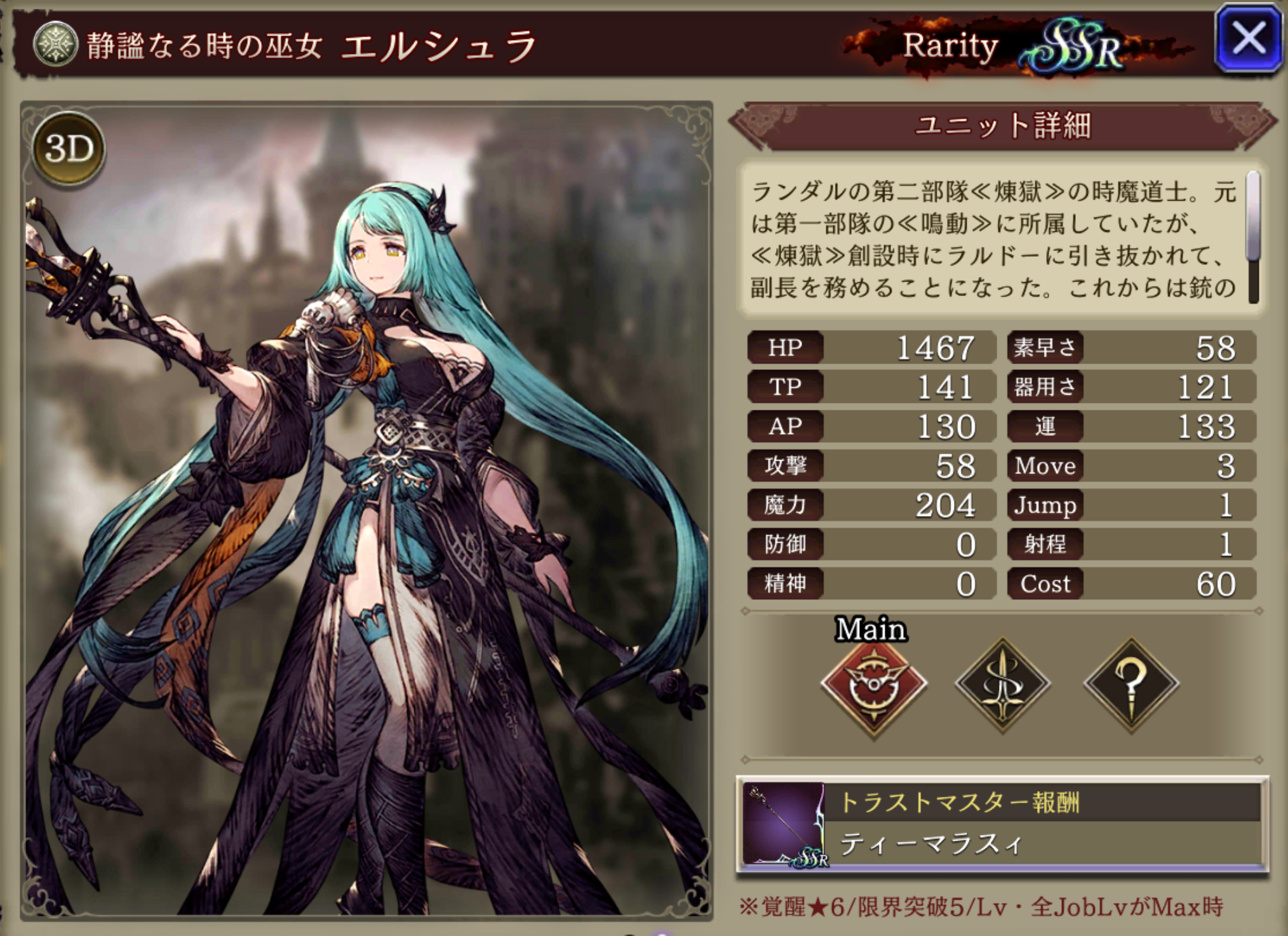Select the red Main job icon
1288x936 pixels.
pyautogui.click(x=874, y=685)
